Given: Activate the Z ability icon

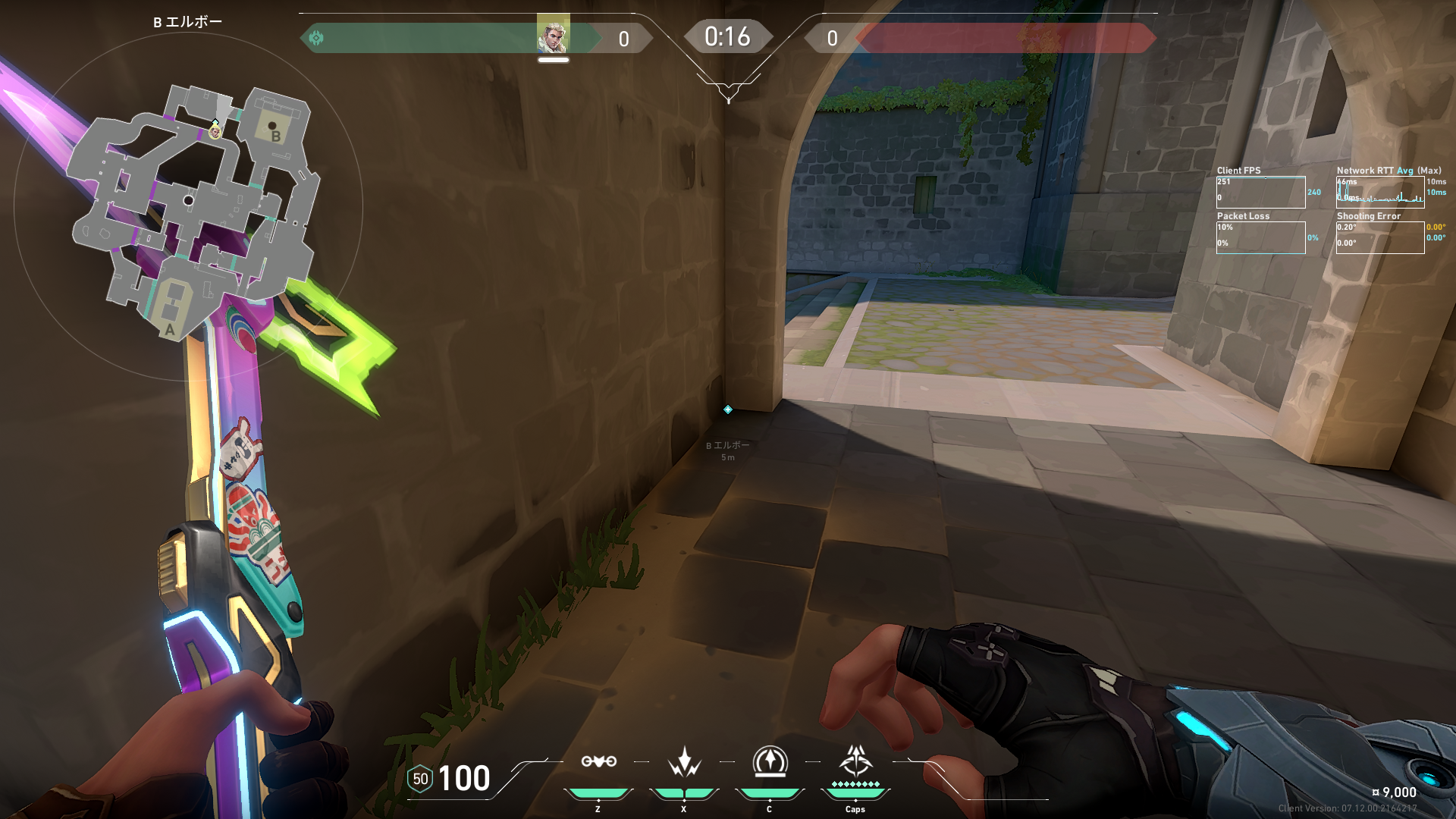Looking at the screenshot, I should (x=598, y=761).
